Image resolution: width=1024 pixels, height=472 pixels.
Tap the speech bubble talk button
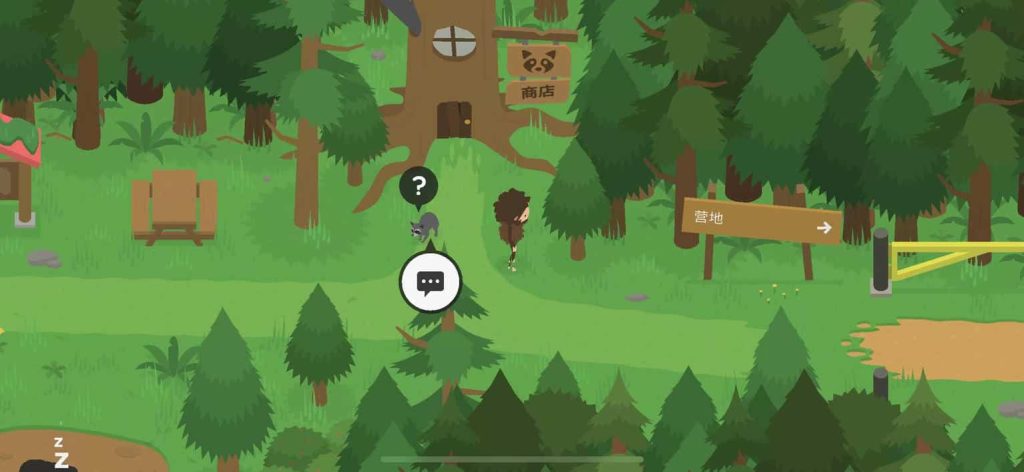(x=430, y=283)
